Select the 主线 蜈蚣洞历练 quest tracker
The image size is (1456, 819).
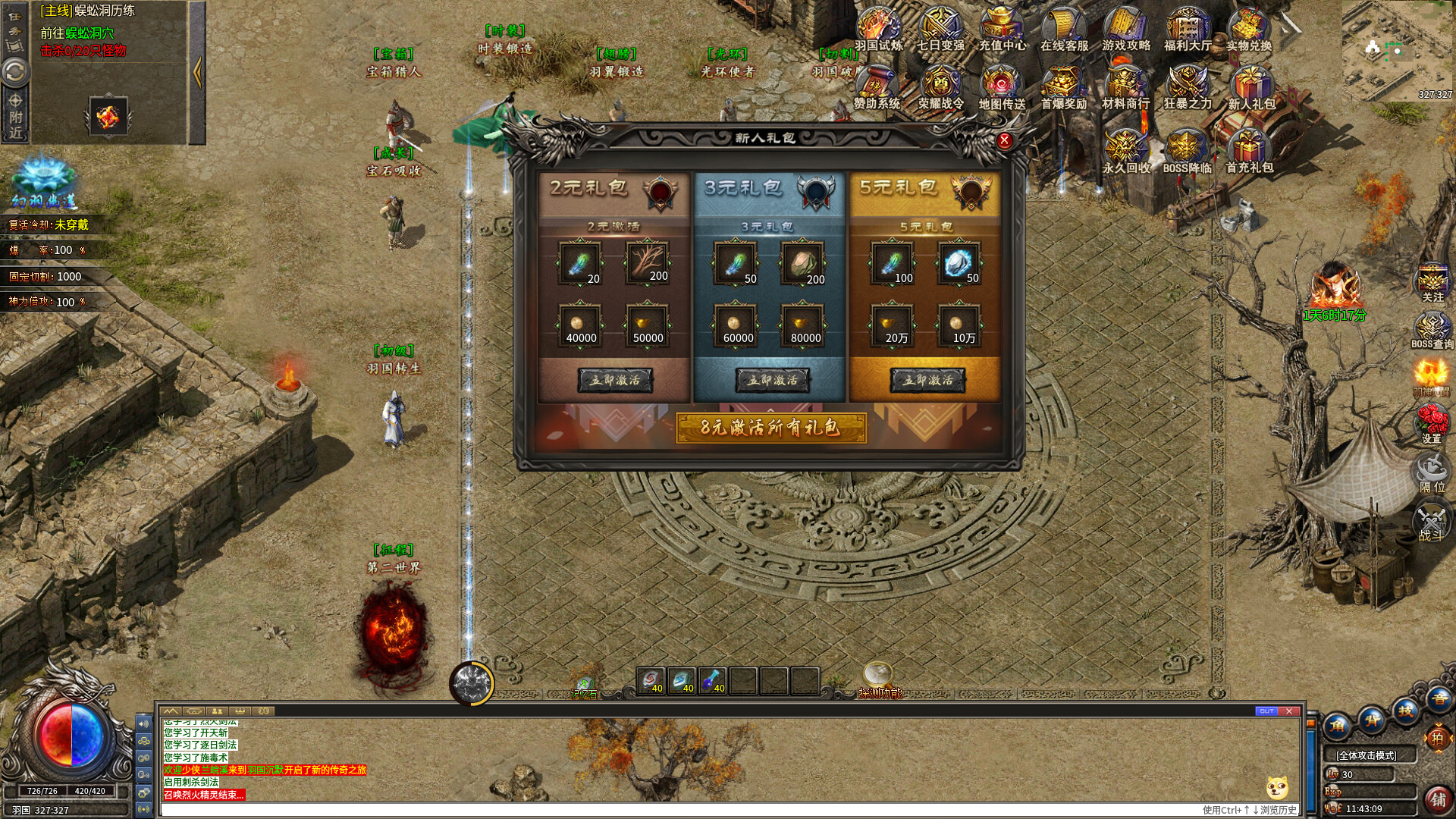(x=105, y=11)
